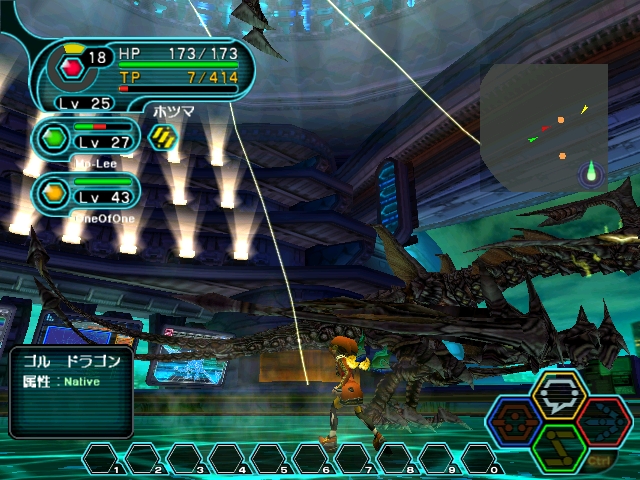Click the Gol Dragon target info panel
The height and width of the screenshot is (480, 640).
(x=71, y=391)
